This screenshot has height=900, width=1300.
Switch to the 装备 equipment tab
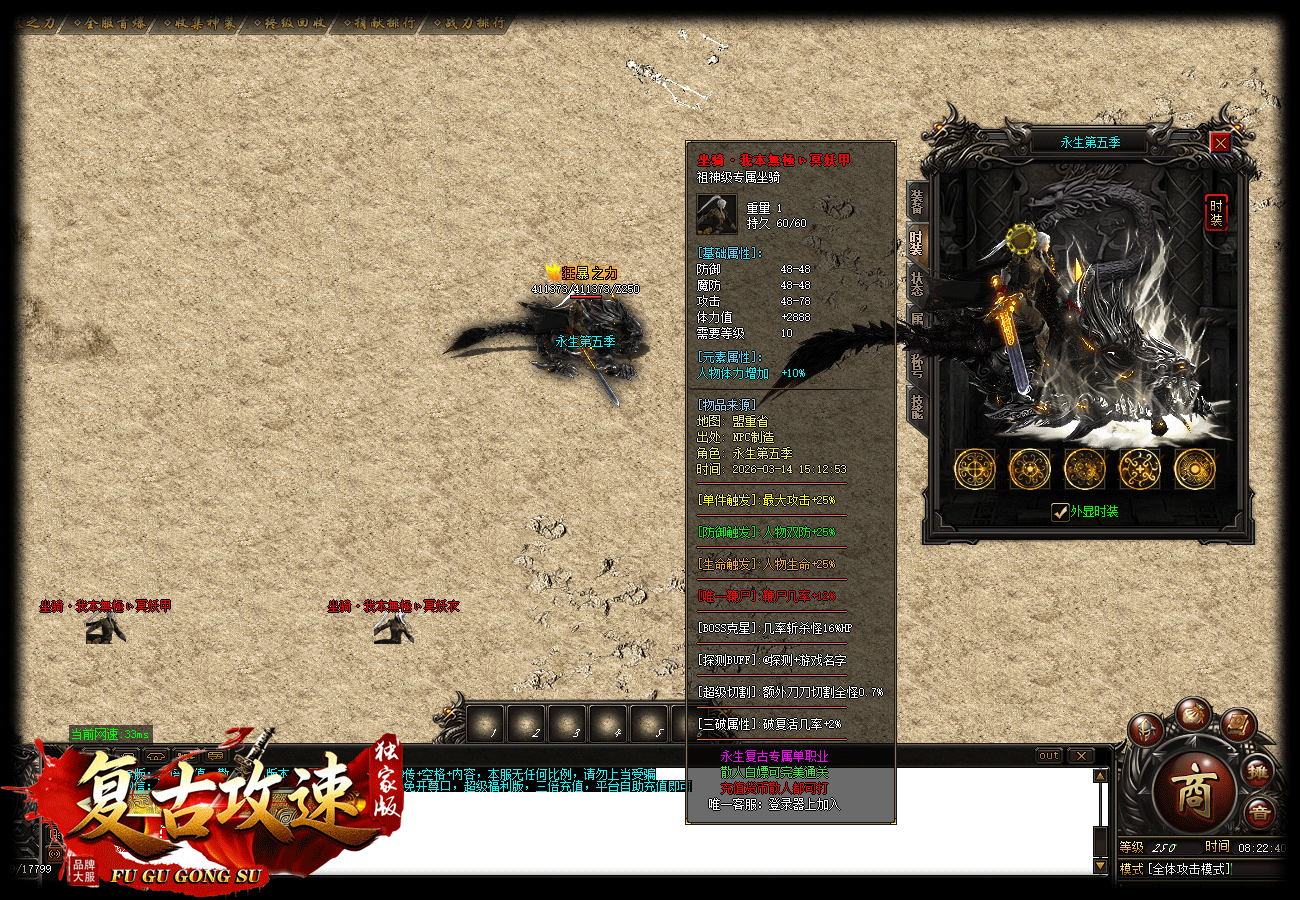pos(916,200)
